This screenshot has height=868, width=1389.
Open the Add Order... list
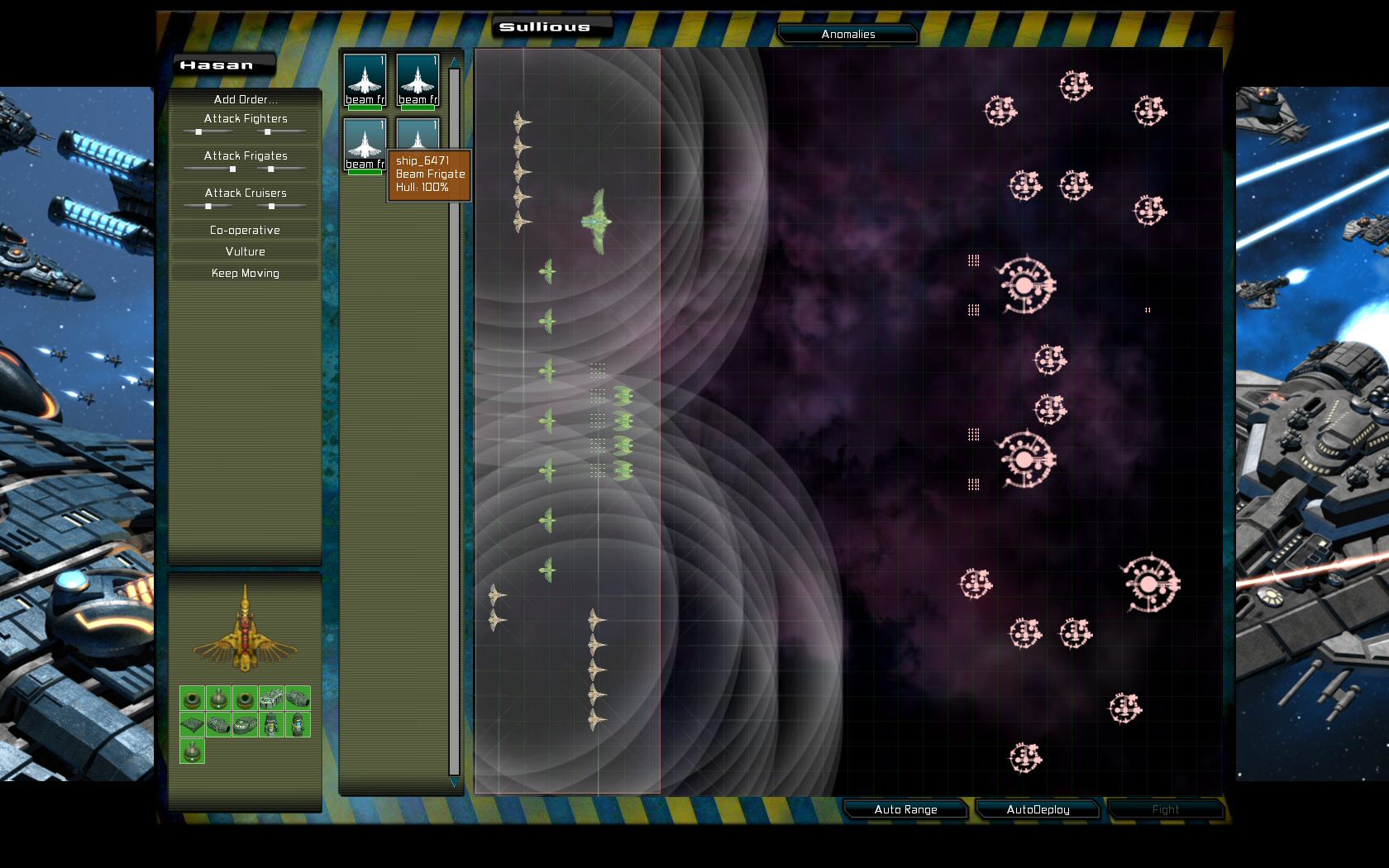[x=245, y=99]
